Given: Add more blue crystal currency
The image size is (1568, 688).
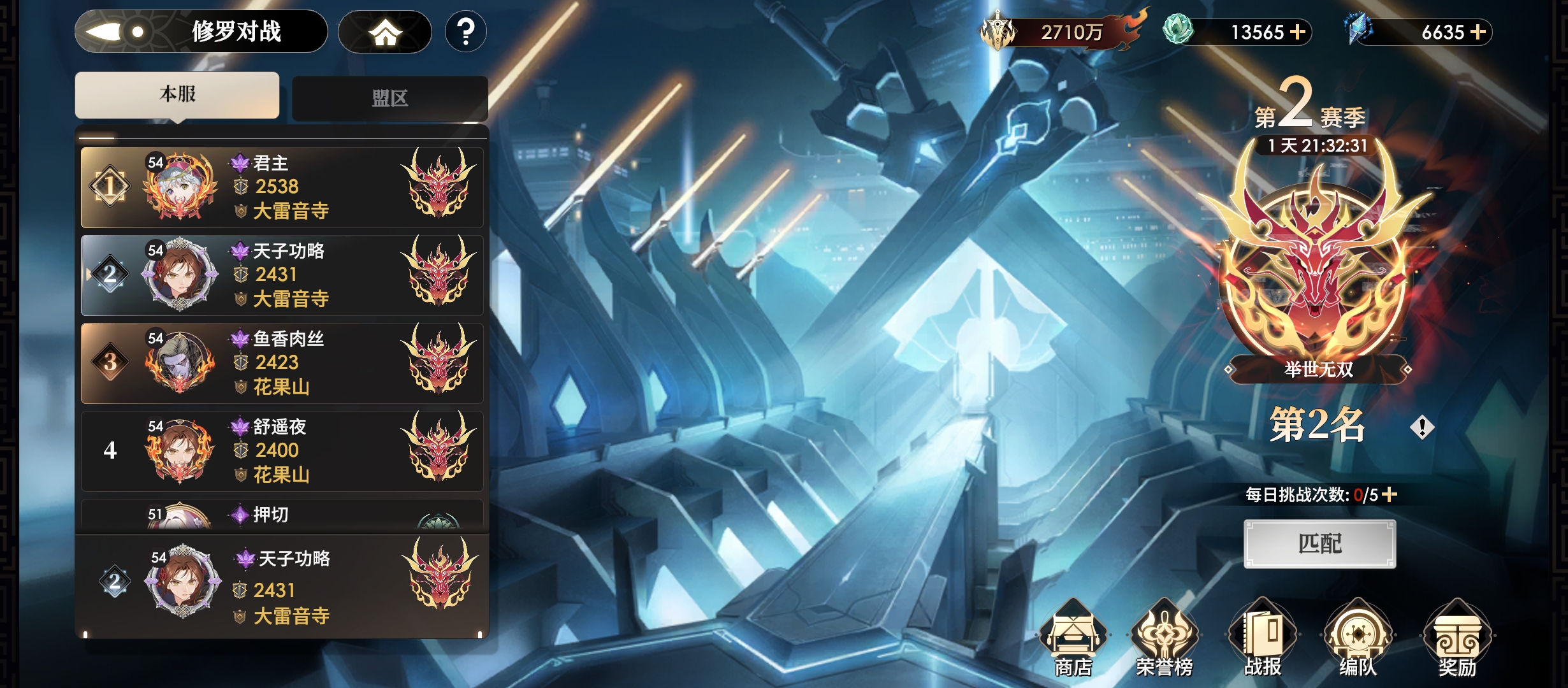Looking at the screenshot, I should tap(1479, 32).
